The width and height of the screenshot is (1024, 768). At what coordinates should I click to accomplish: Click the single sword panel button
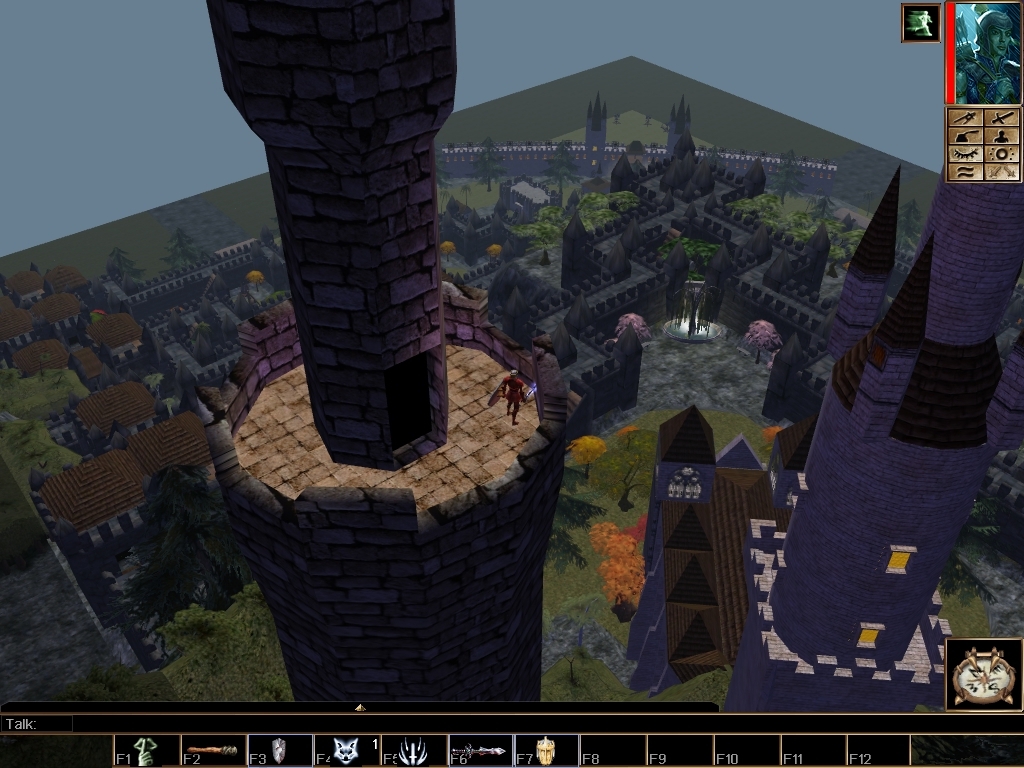point(1003,118)
